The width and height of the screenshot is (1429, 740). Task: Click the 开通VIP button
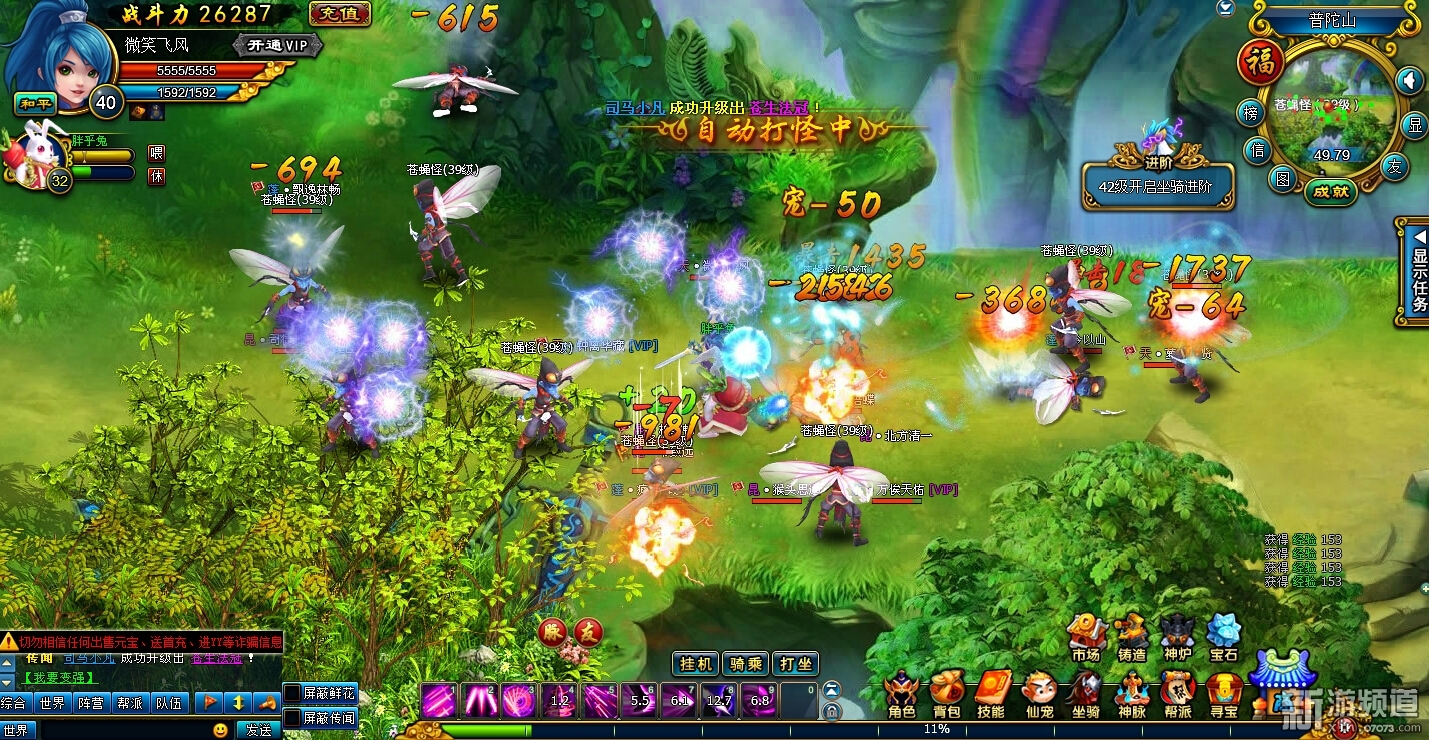[278, 45]
